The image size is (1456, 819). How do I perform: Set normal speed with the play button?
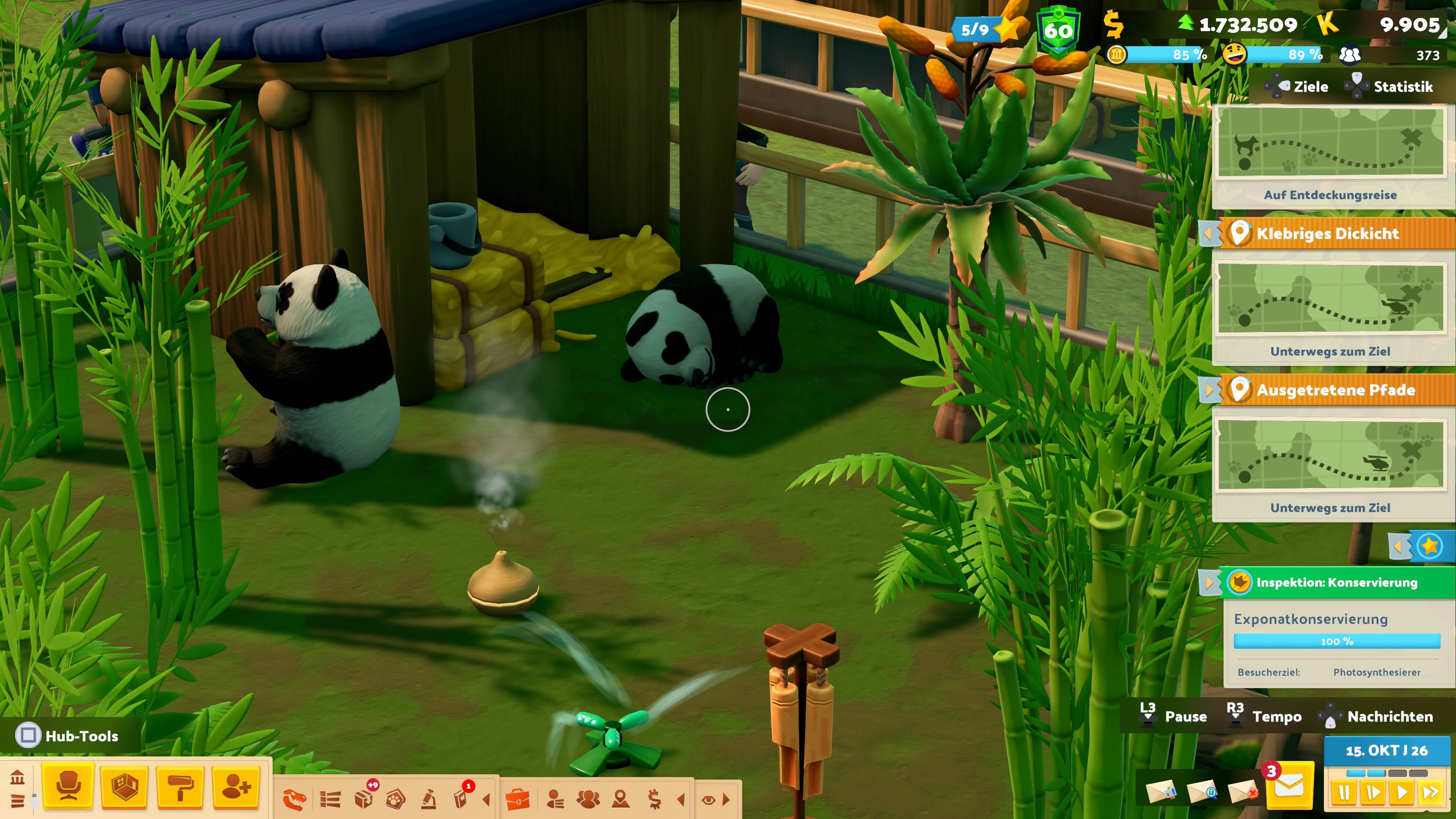[1402, 792]
